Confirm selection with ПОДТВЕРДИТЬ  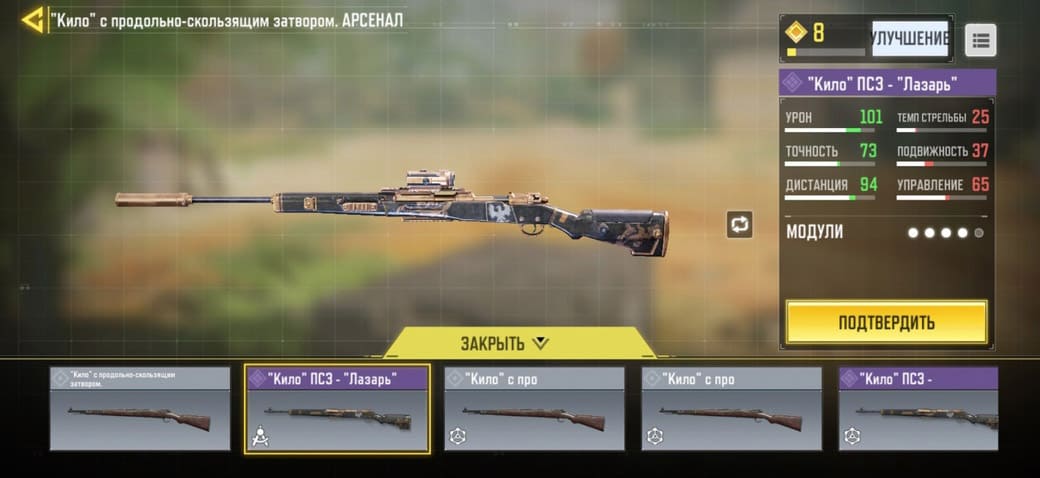pos(886,322)
